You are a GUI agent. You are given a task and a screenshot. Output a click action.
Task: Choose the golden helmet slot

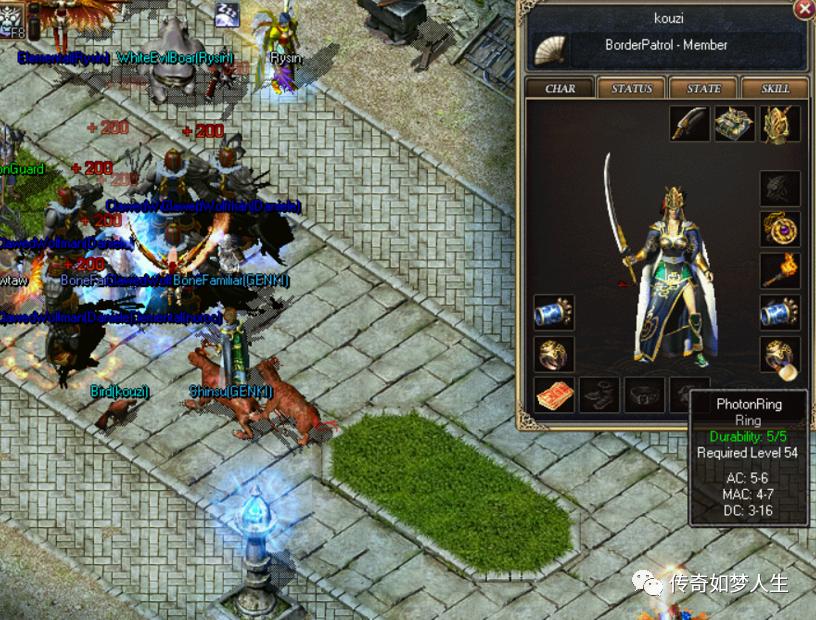pos(780,124)
